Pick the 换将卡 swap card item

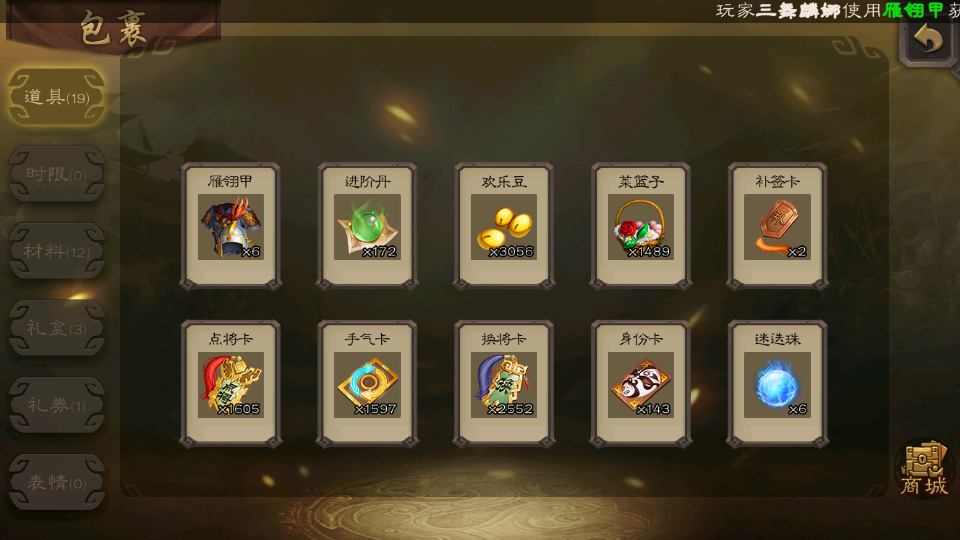click(504, 383)
